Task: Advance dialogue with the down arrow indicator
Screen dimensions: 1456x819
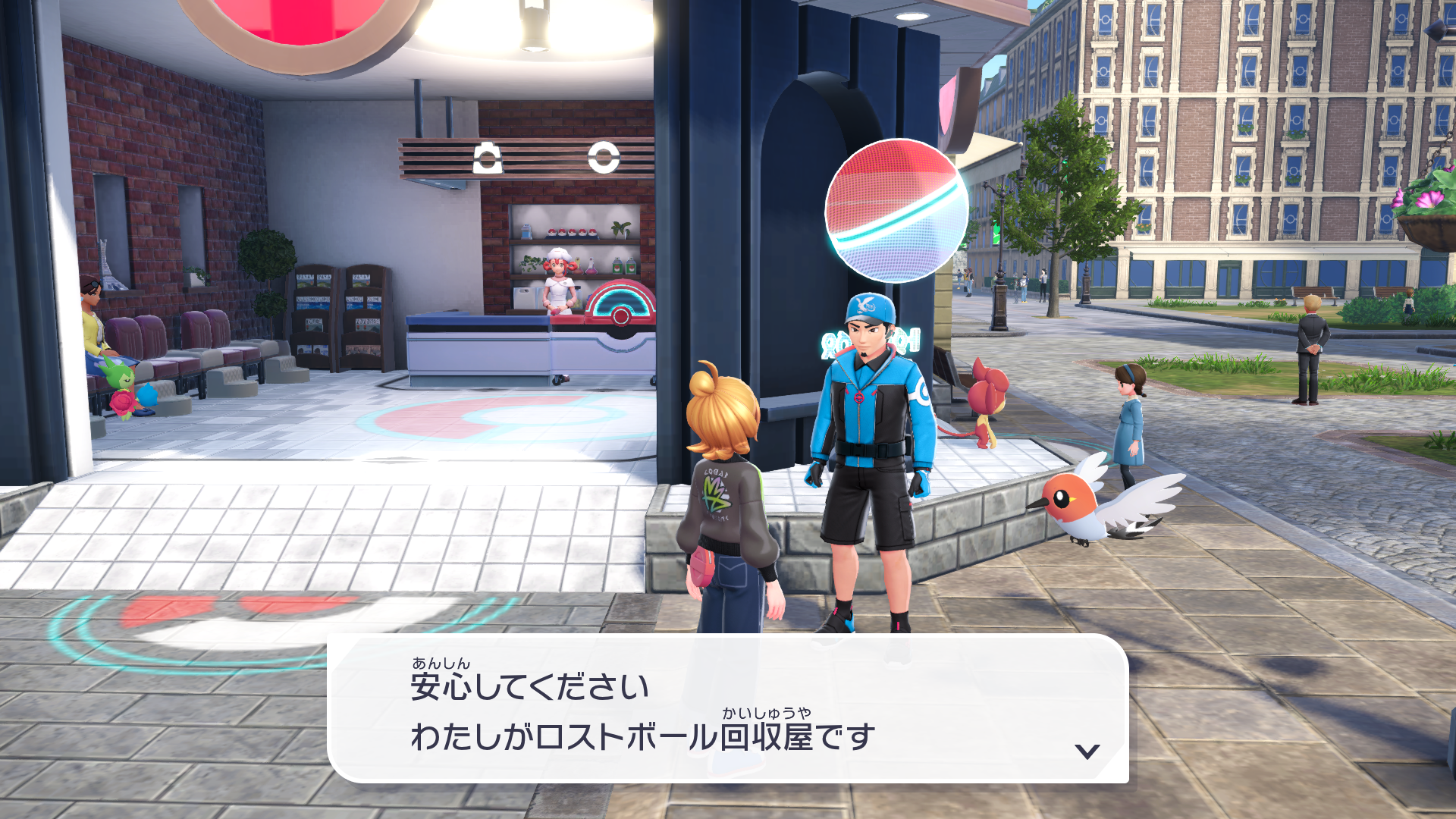Action: pyautogui.click(x=1087, y=751)
